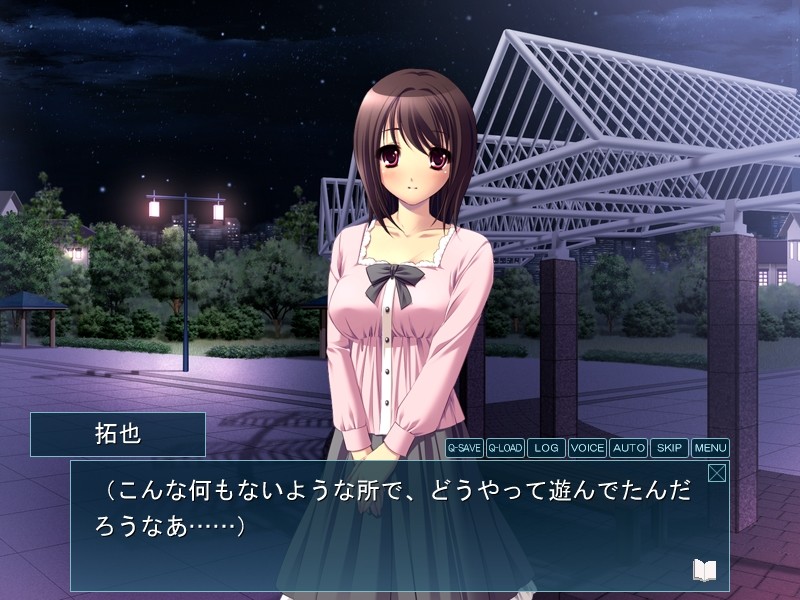Click the Q-SAVE quick save button
800x600 pixels.
pyautogui.click(x=464, y=448)
